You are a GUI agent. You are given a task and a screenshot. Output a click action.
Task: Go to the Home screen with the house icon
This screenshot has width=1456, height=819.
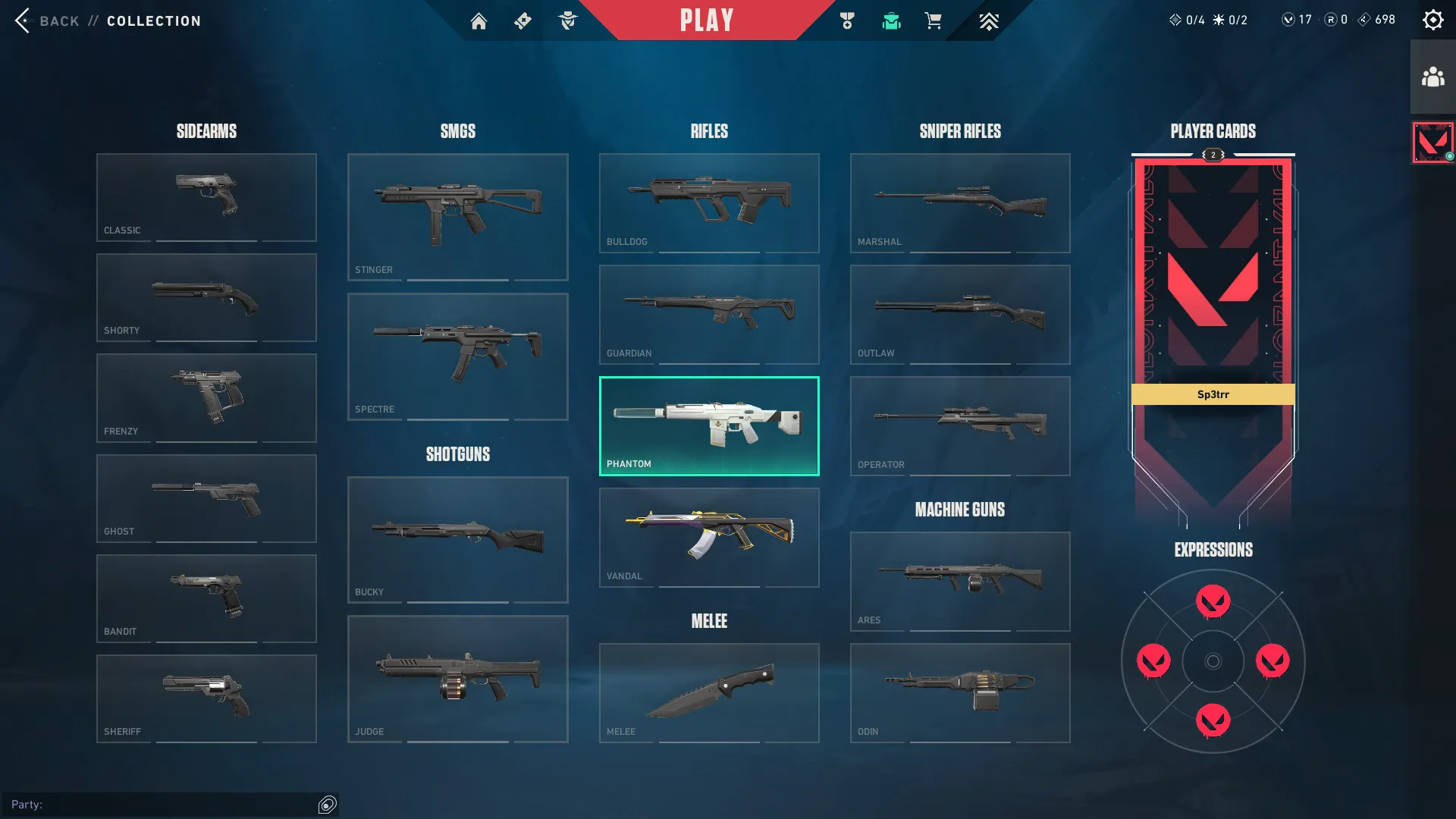[479, 20]
